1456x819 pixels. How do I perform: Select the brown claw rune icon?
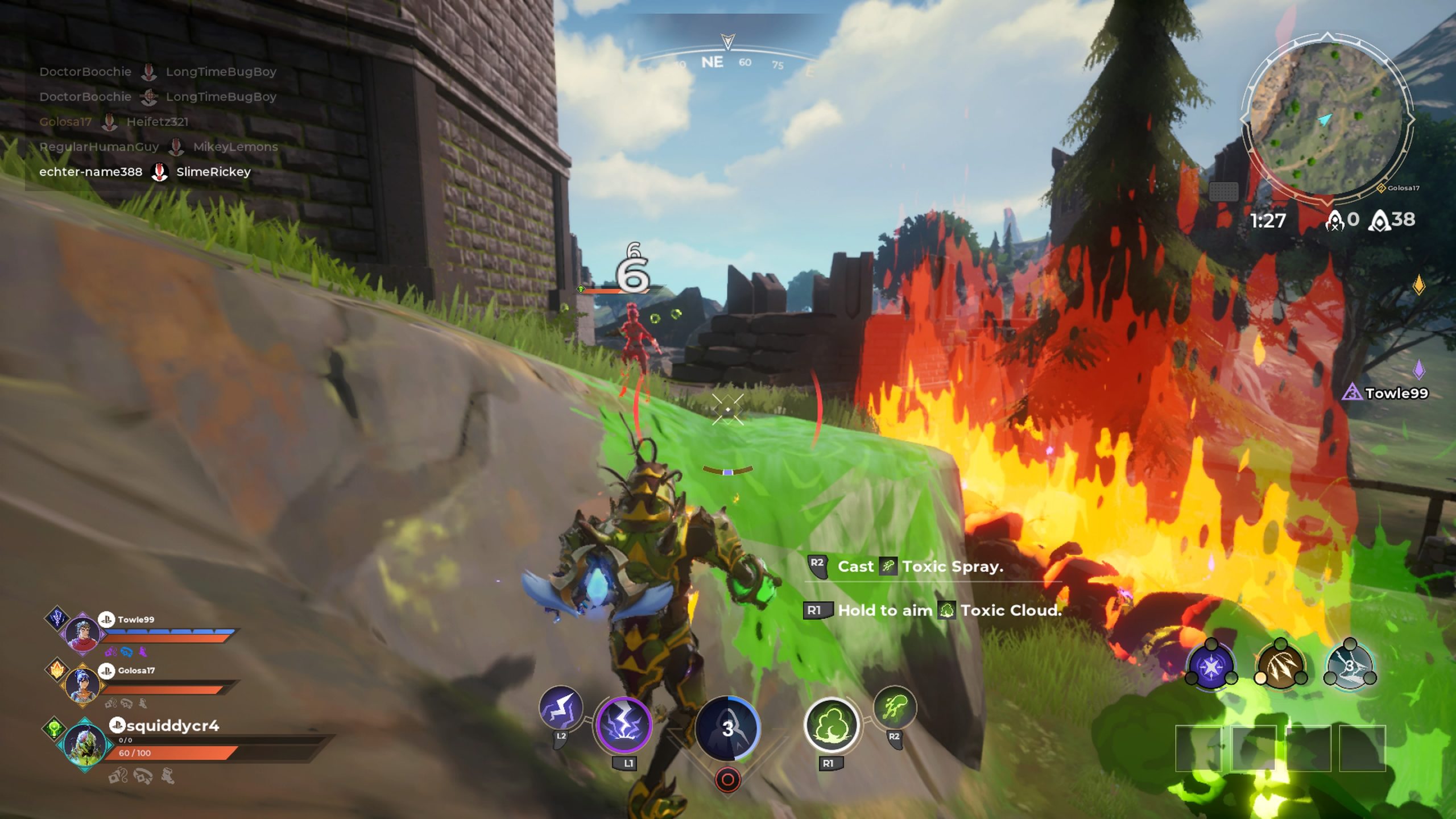[1280, 665]
